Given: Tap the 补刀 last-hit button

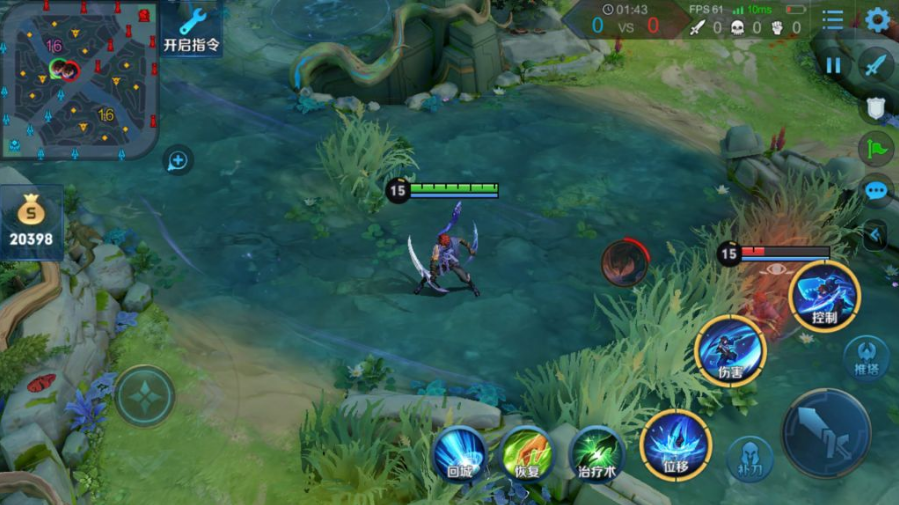Looking at the screenshot, I should (750, 458).
